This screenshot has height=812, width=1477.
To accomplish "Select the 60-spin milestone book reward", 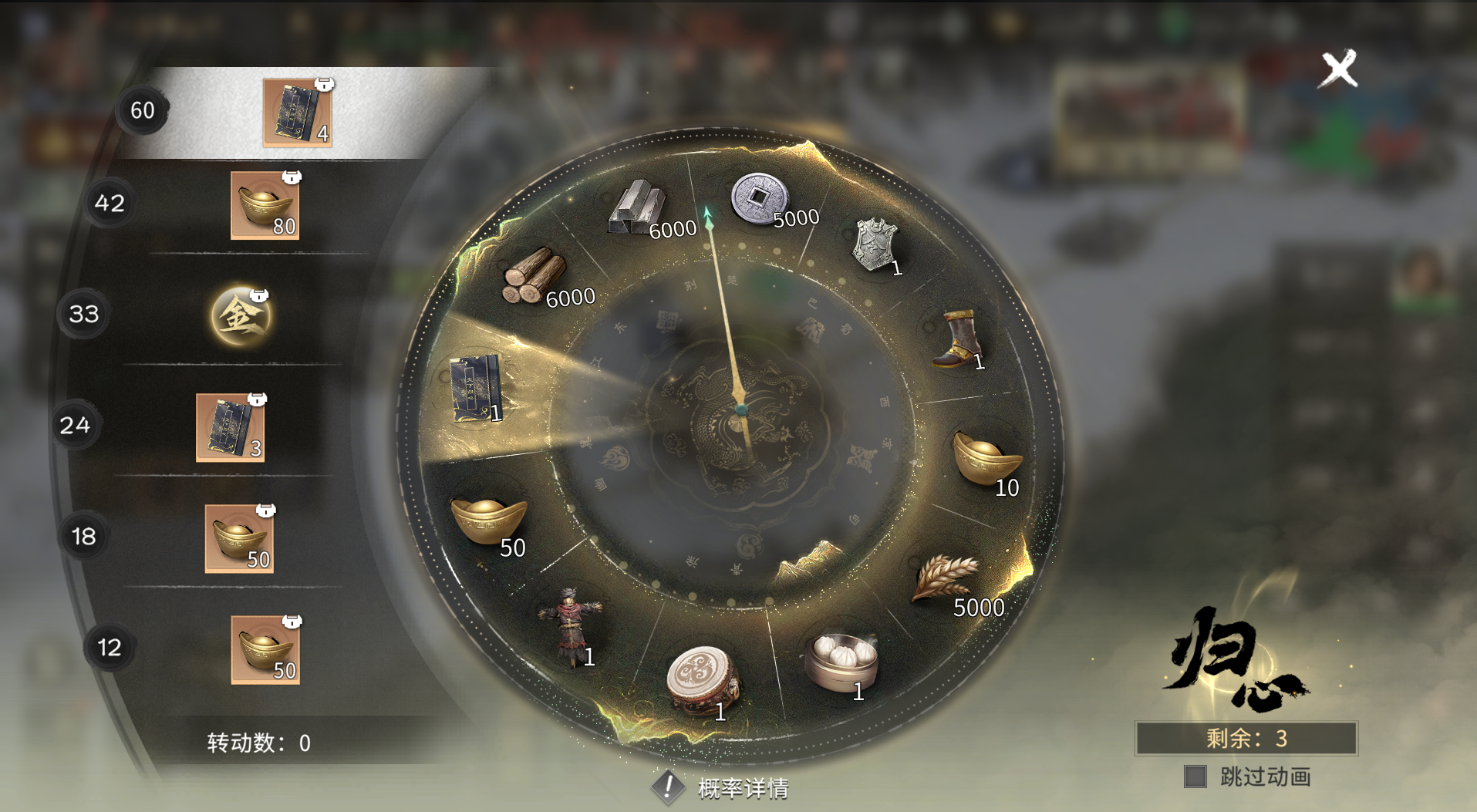I will pyautogui.click(x=298, y=113).
